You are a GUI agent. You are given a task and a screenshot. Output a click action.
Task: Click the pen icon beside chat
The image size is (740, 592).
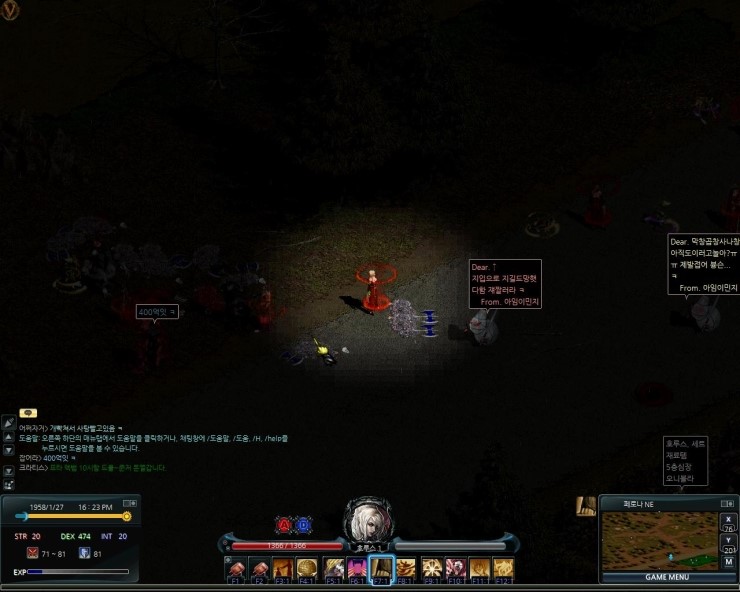tap(8, 423)
